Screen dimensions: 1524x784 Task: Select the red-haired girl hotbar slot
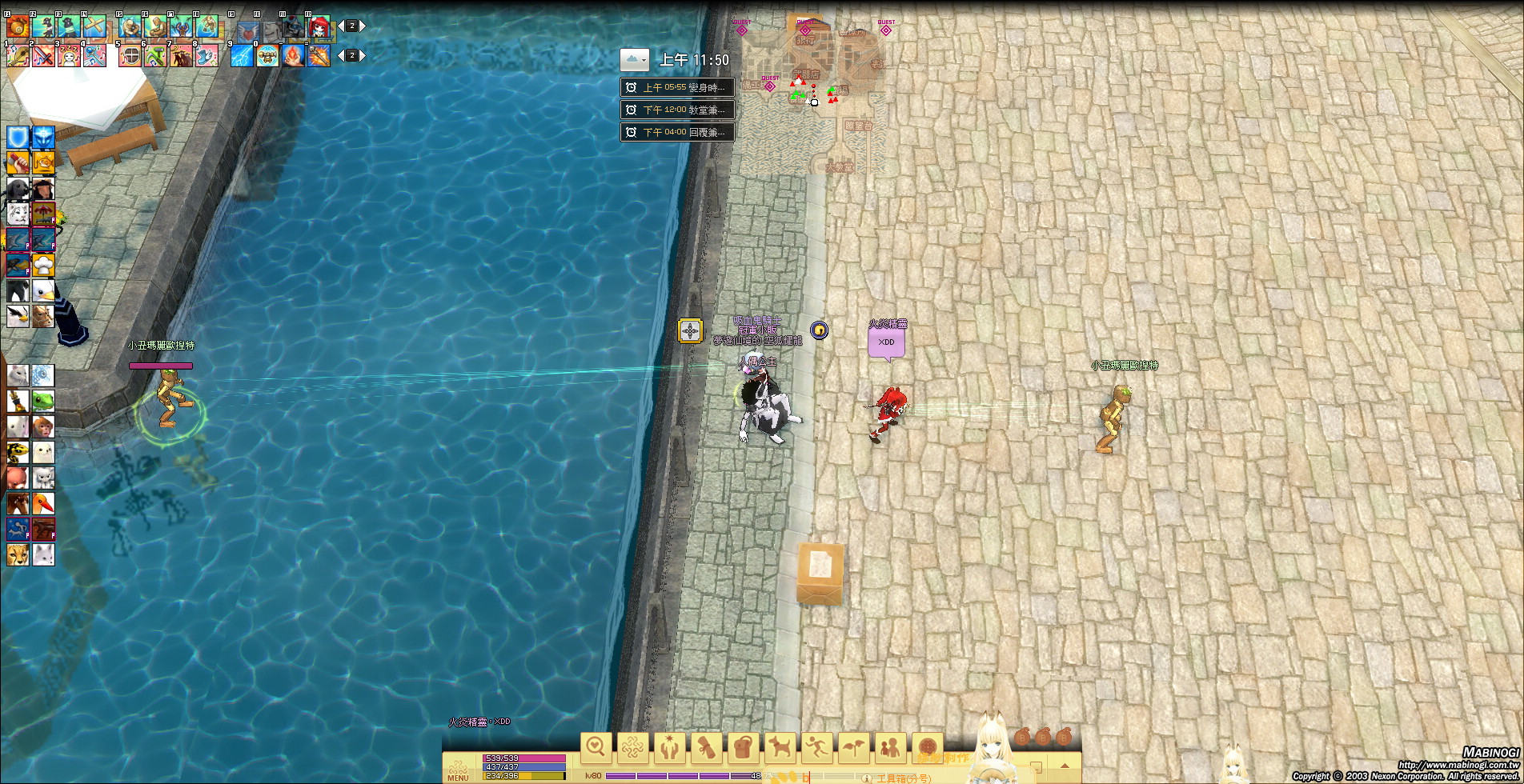[x=319, y=28]
